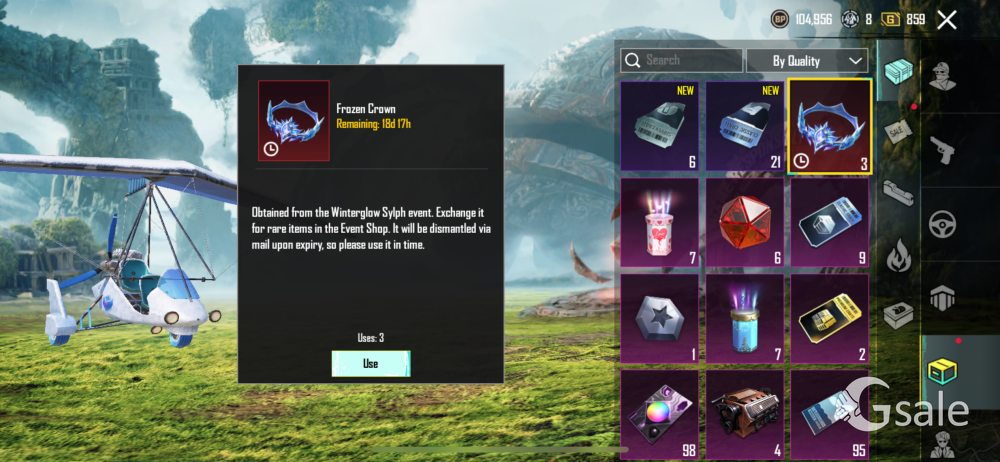Pick the blue glowing canister item
Viewport: 1000px width, 462px height.
click(x=745, y=317)
